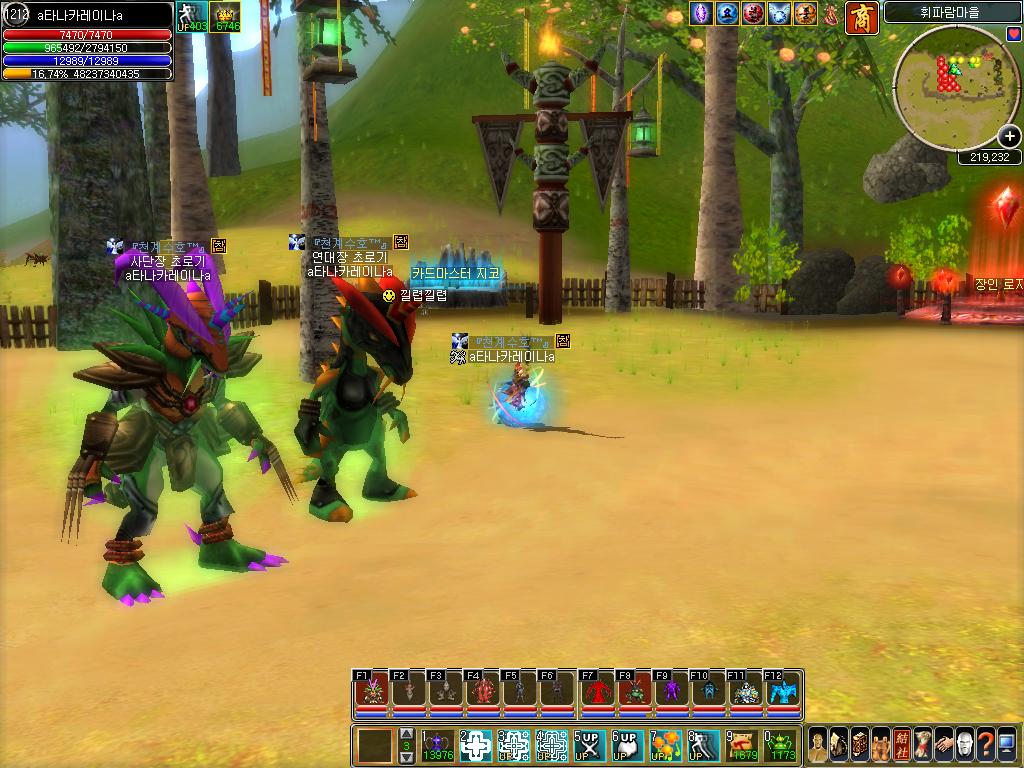Click the heart icon beside the minimap
This screenshot has height=768, width=1024.
tap(1014, 35)
